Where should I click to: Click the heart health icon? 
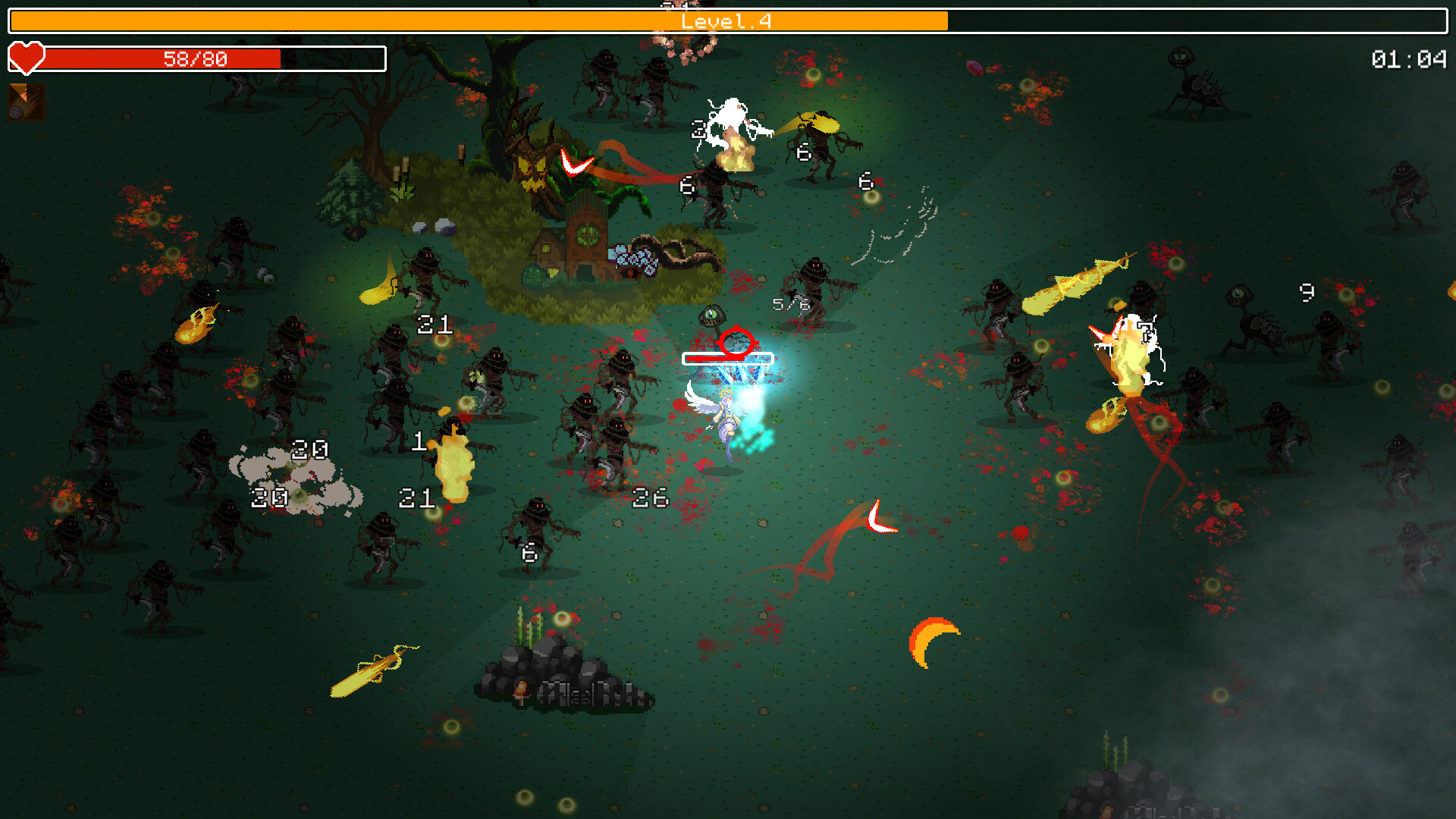click(26, 58)
